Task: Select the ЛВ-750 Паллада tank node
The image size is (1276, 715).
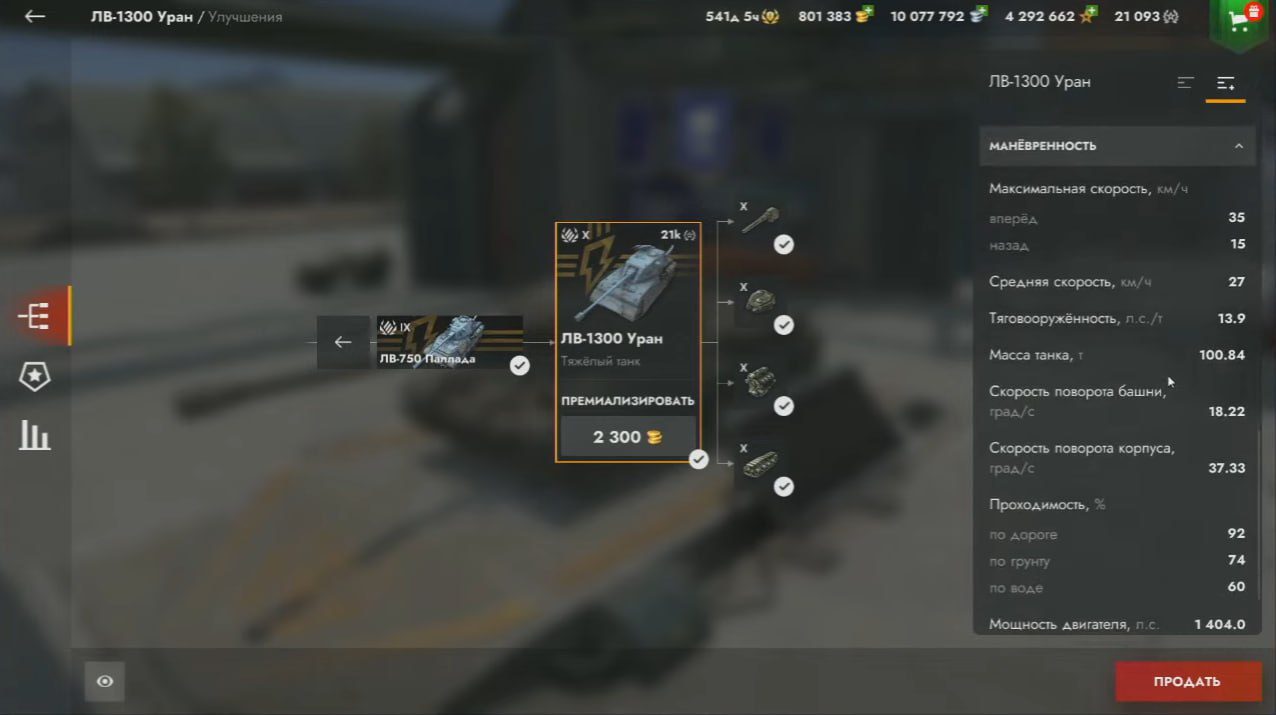Action: pos(449,342)
